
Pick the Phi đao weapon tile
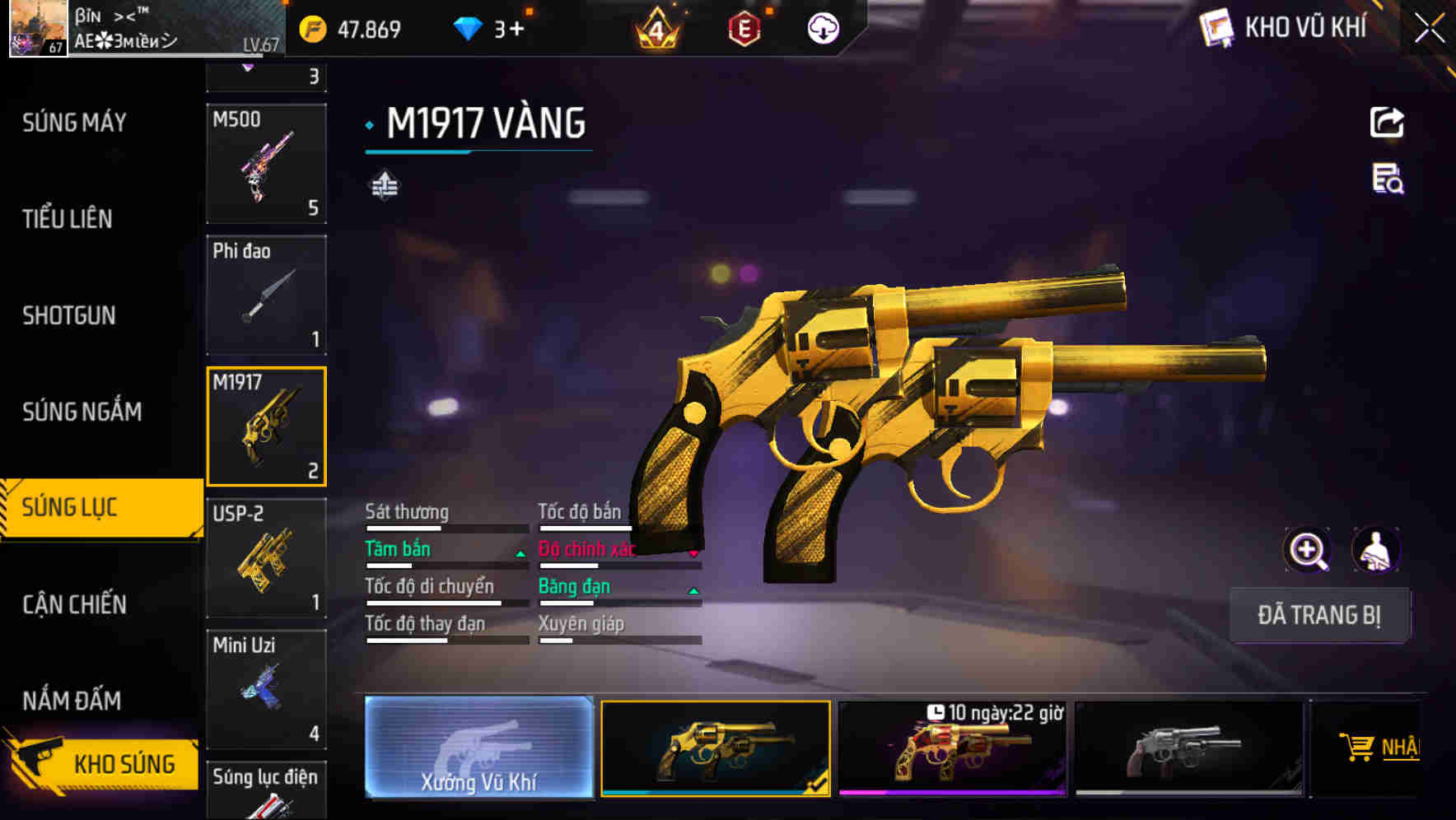click(x=266, y=295)
